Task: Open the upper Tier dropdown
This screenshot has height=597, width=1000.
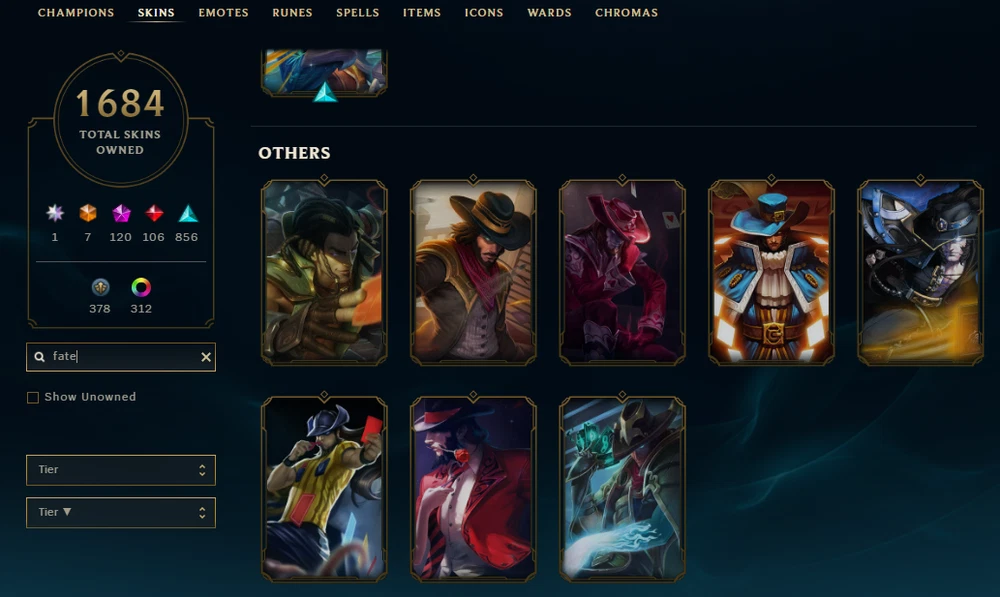Action: (120, 470)
